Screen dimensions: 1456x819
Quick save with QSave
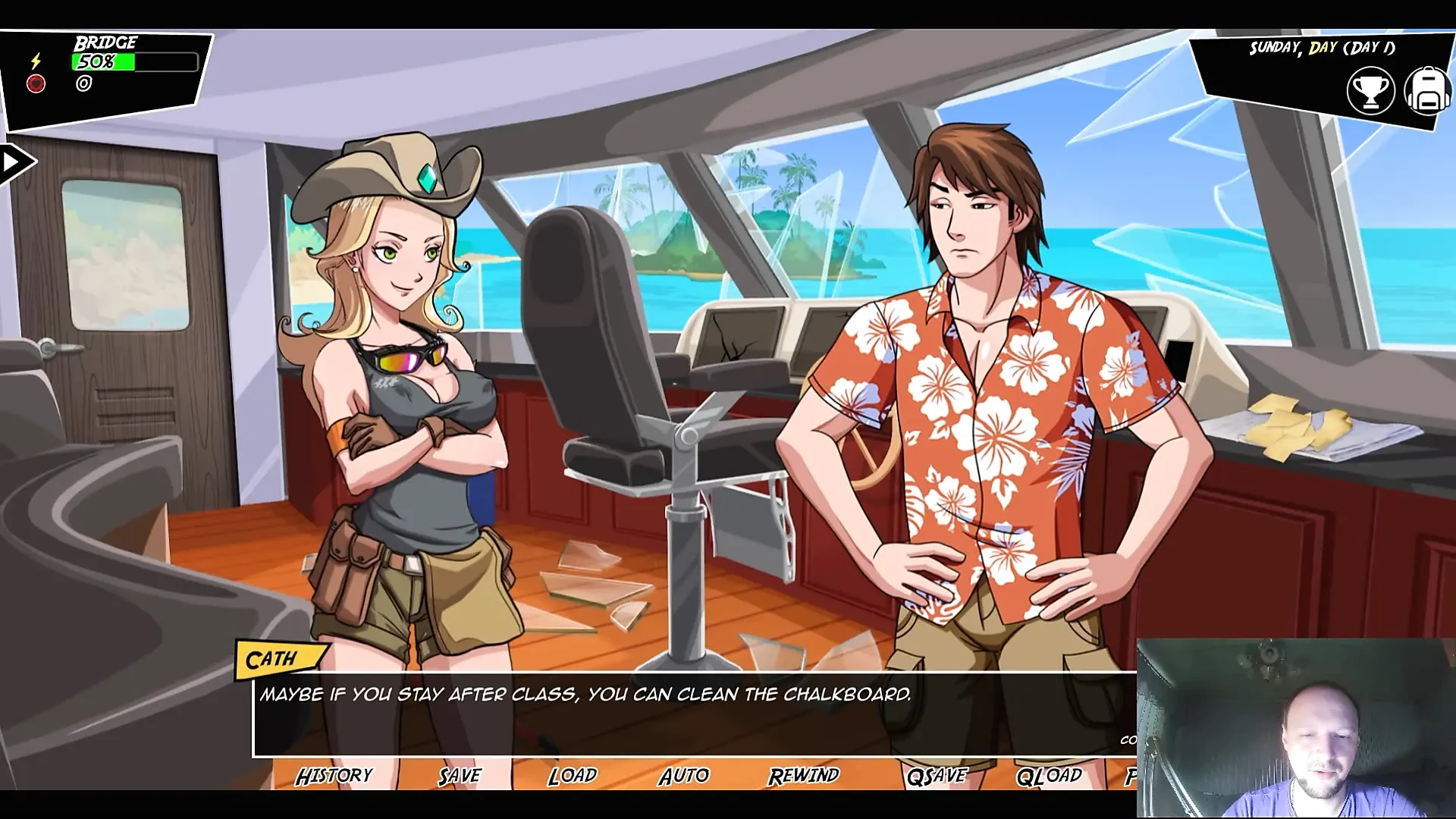click(937, 776)
